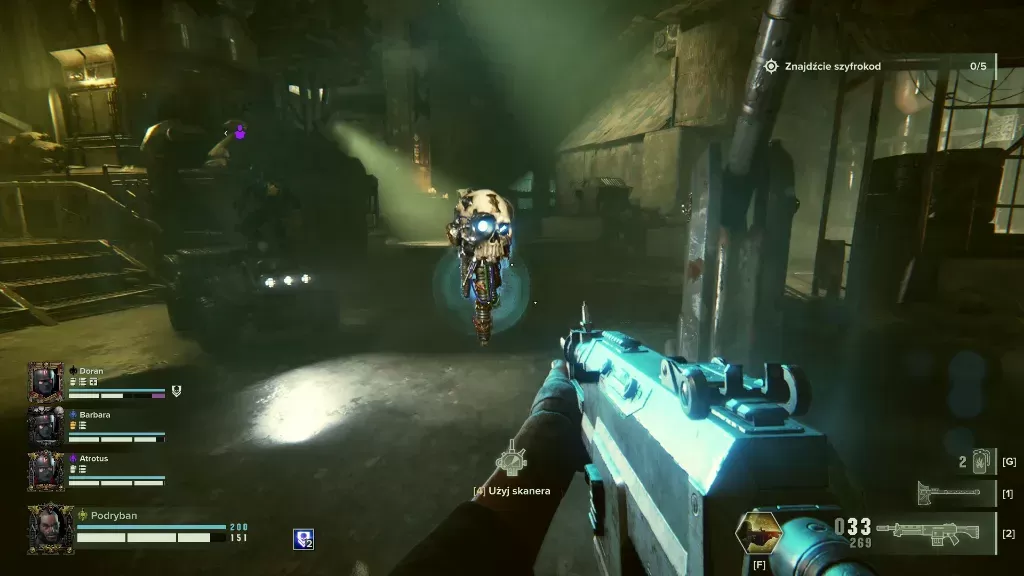Click Podryban's own character portrait

tap(50, 528)
